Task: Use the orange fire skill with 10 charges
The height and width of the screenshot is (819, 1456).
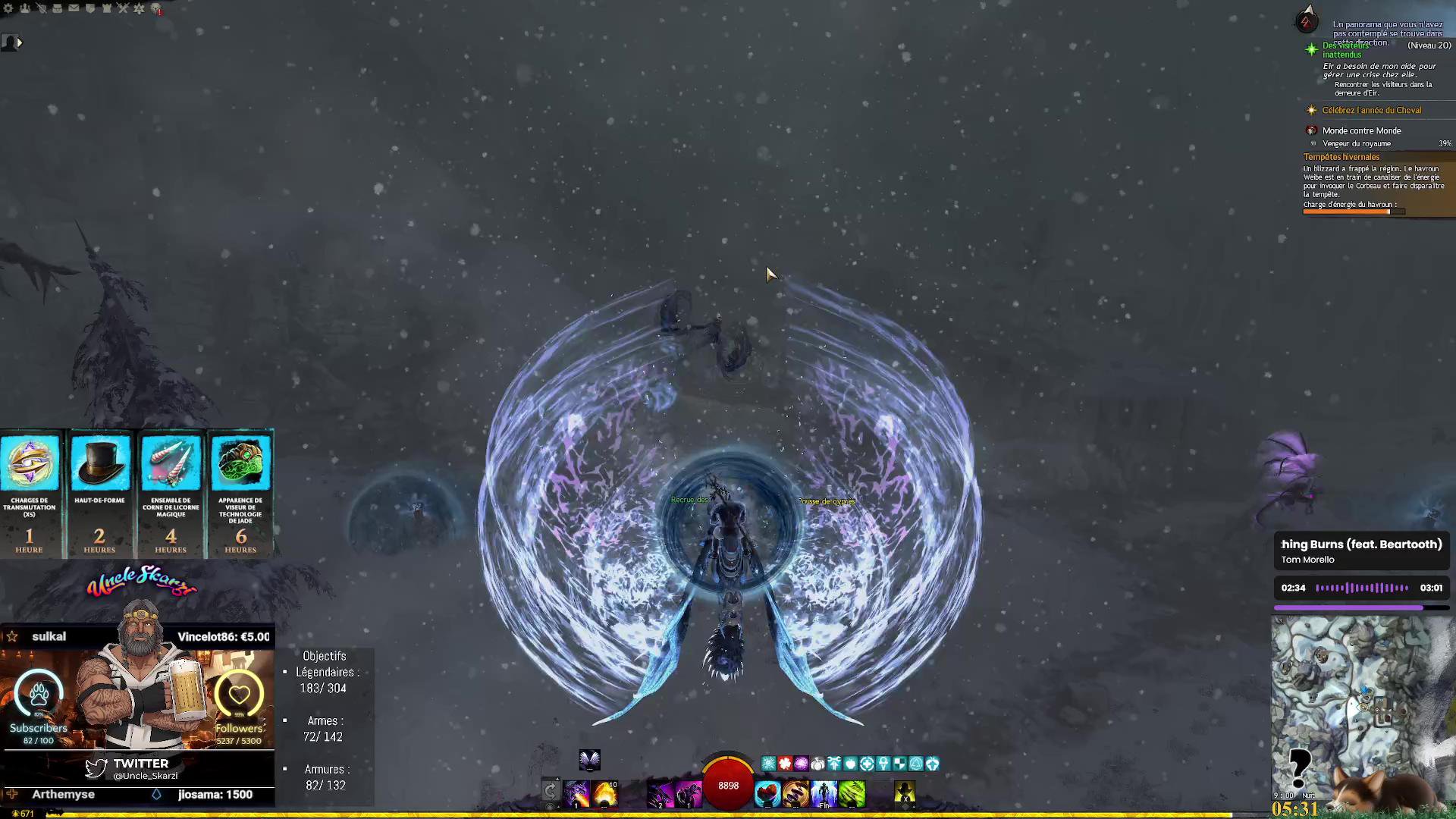Action: 605,793
